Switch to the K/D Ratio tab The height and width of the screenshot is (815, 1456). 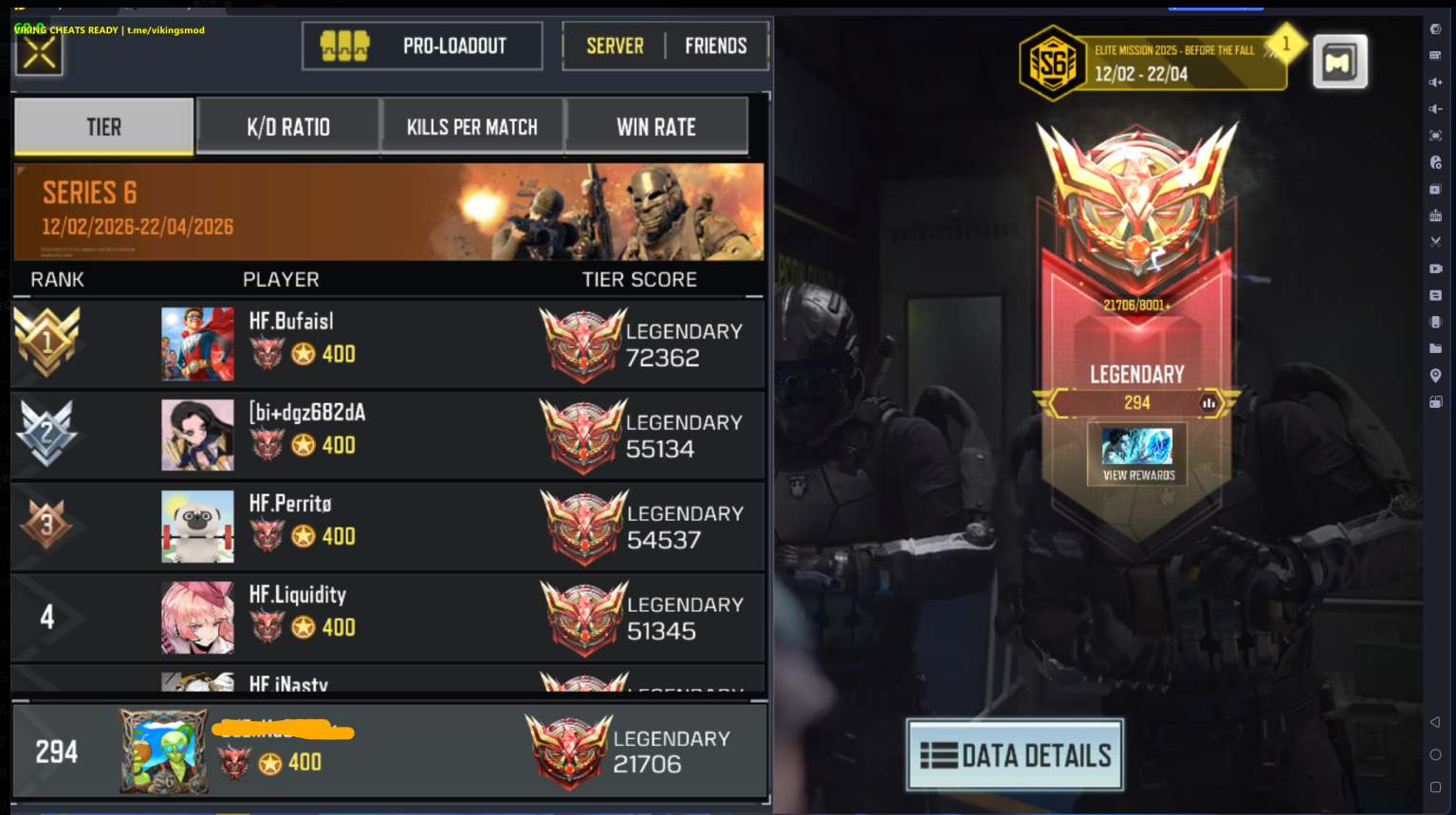[288, 125]
